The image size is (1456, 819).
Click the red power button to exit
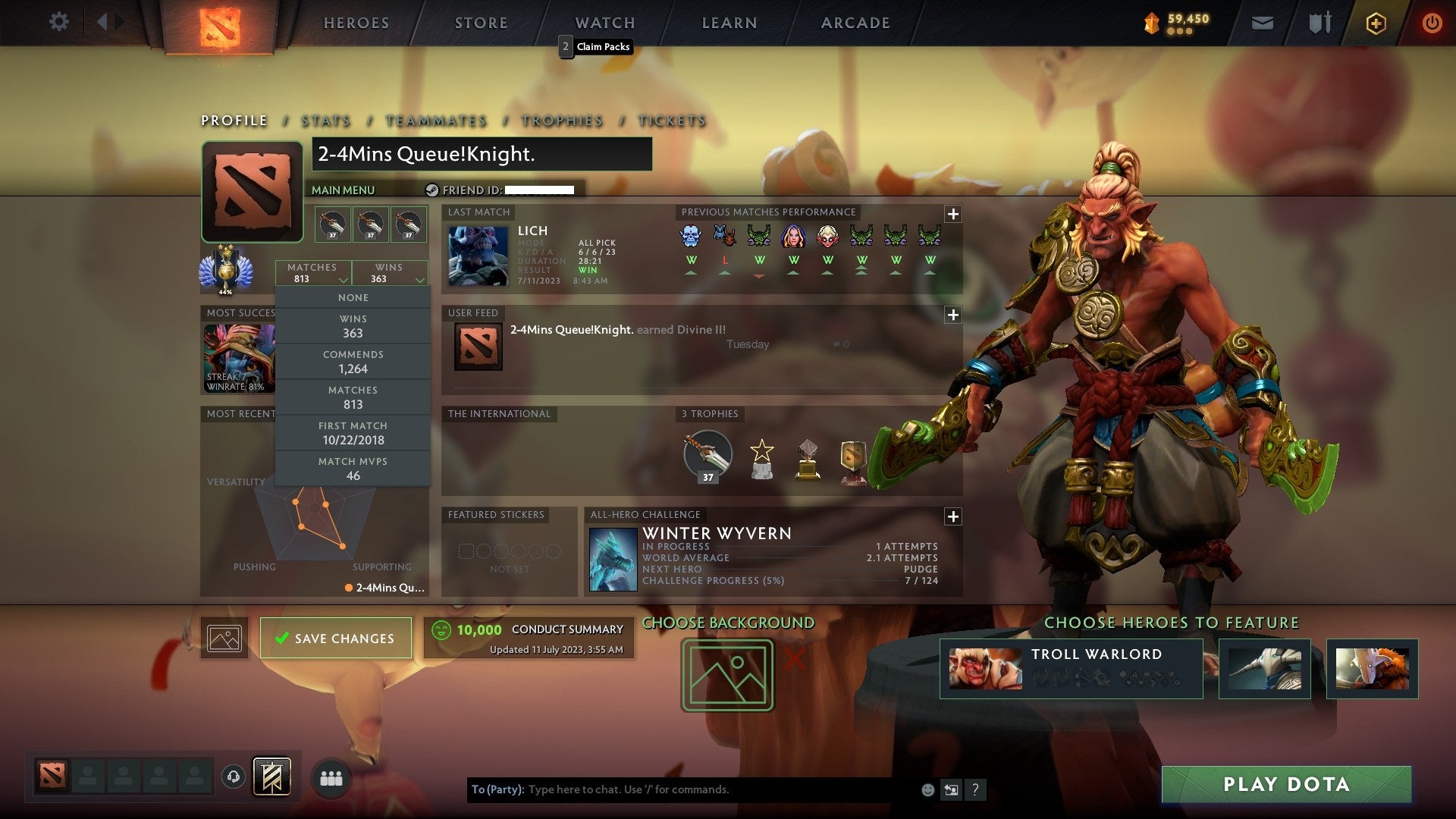click(x=1432, y=23)
